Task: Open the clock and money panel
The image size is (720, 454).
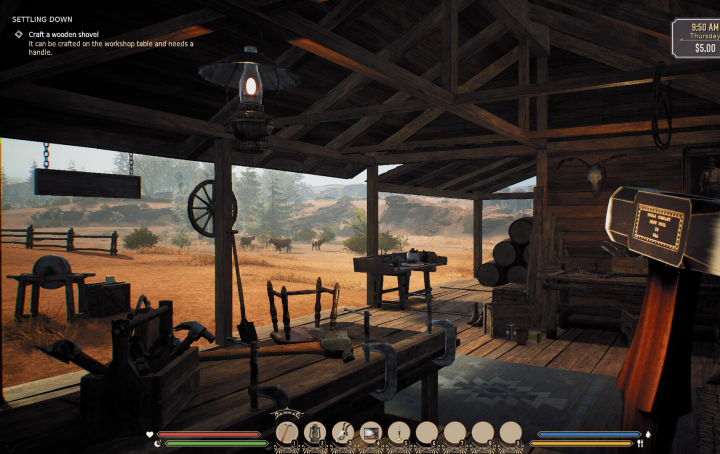Action: [x=696, y=39]
